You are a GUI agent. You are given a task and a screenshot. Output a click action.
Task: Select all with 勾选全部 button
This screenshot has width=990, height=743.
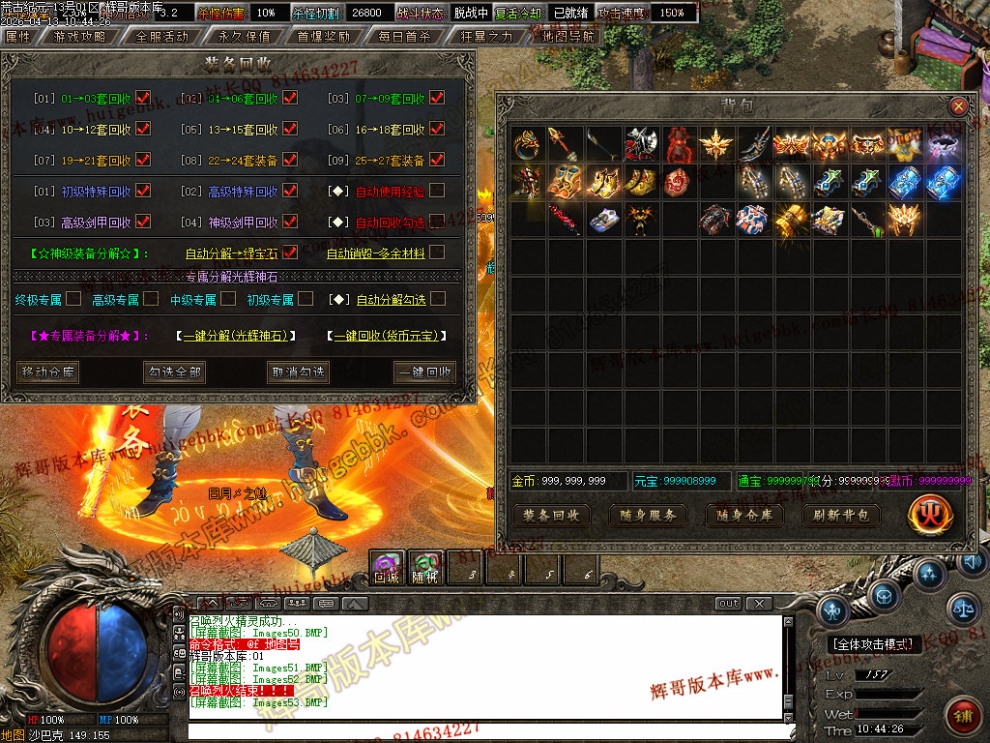click(x=174, y=372)
